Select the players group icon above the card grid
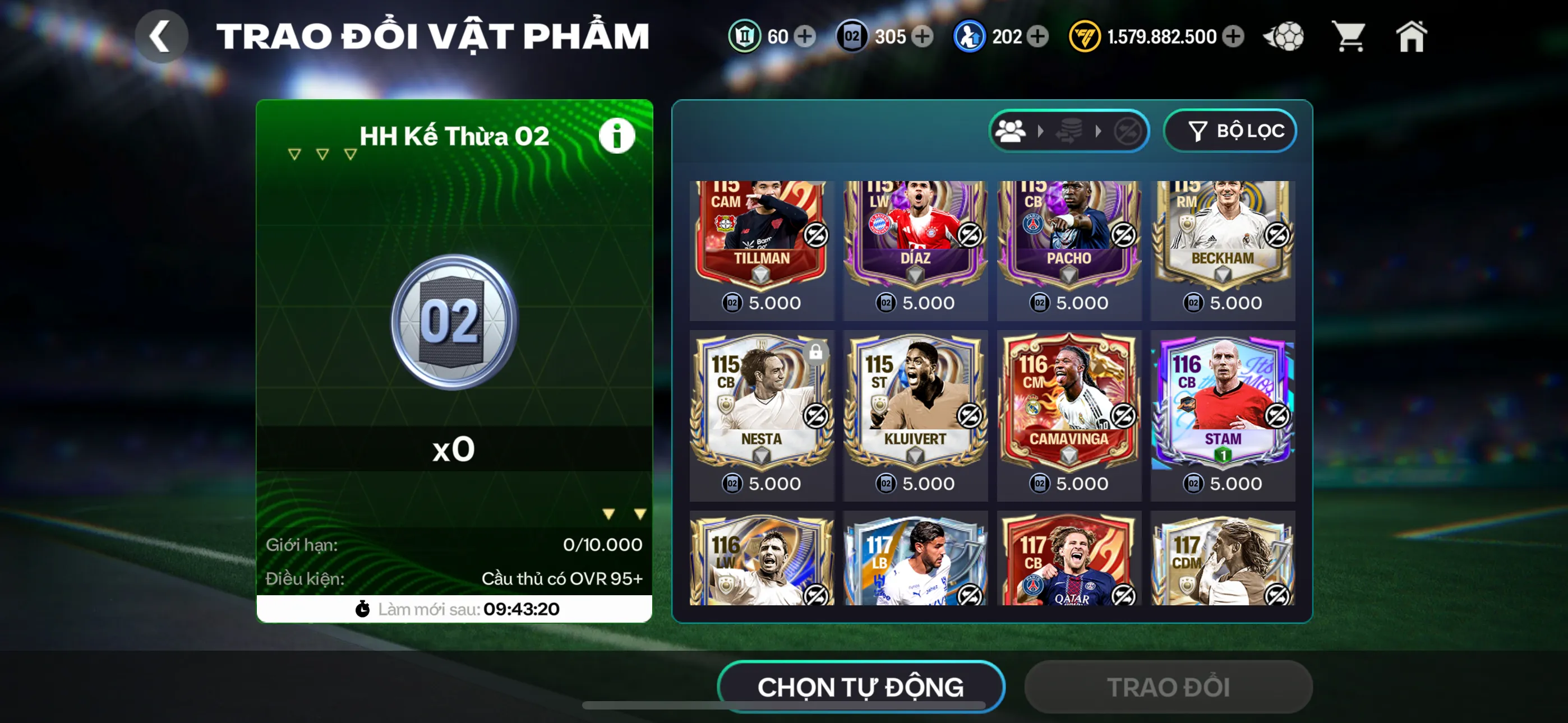The image size is (1568, 723). pos(1012,130)
